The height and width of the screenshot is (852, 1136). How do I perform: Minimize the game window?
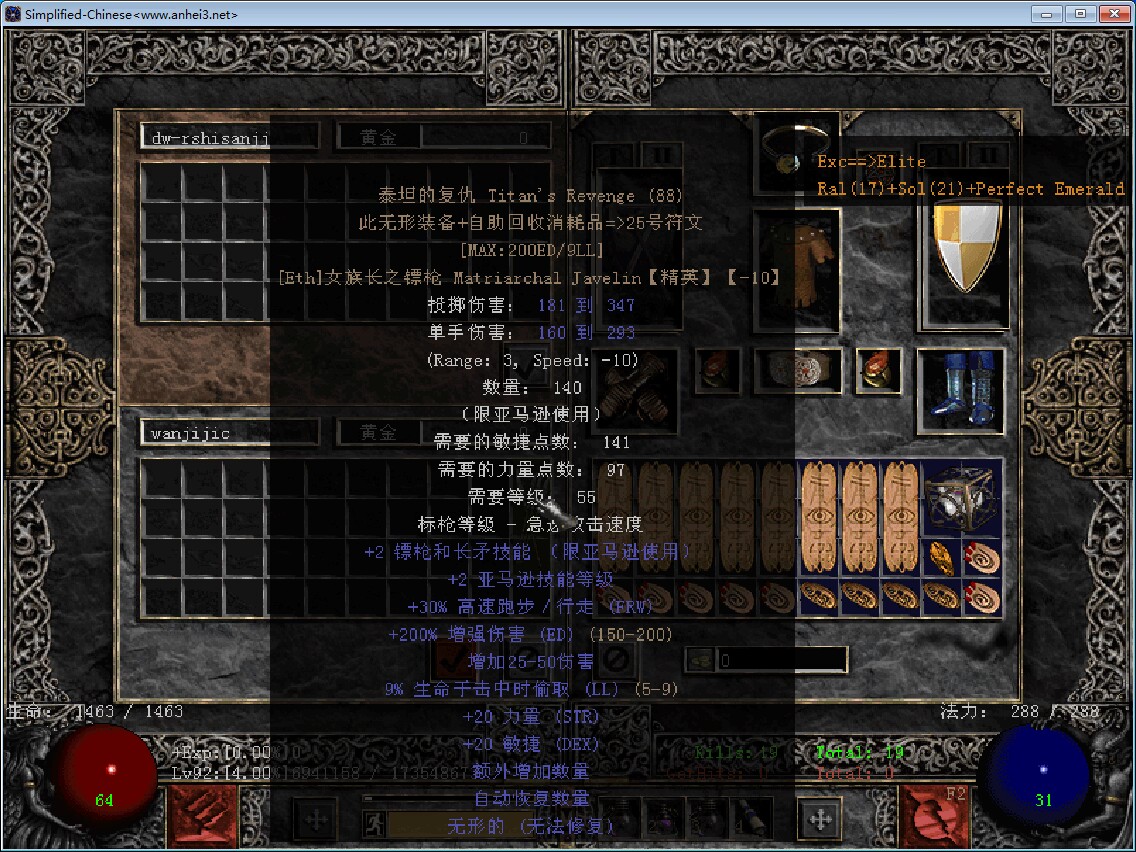point(1047,14)
